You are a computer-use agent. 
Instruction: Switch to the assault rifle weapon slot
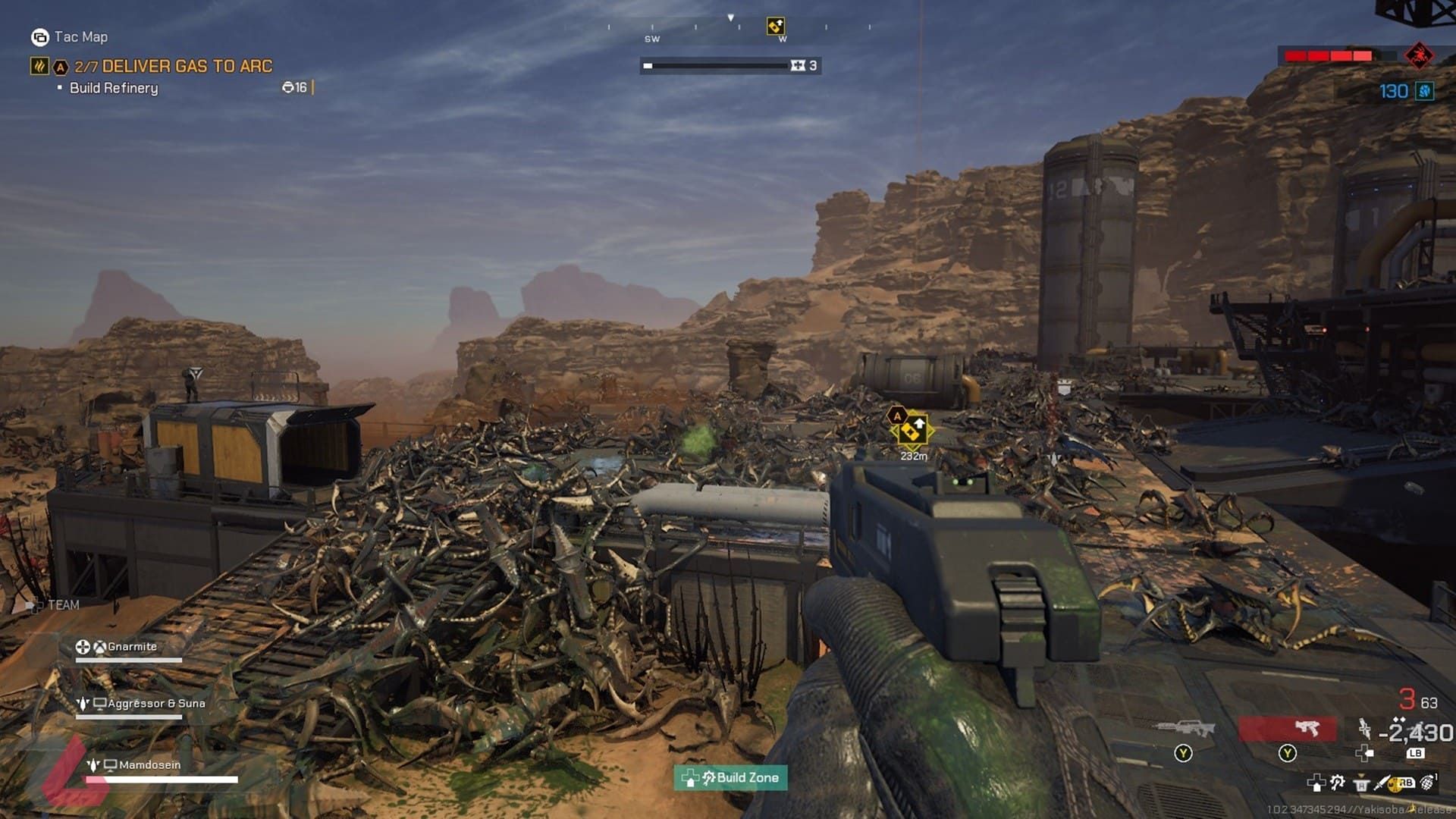(1184, 730)
